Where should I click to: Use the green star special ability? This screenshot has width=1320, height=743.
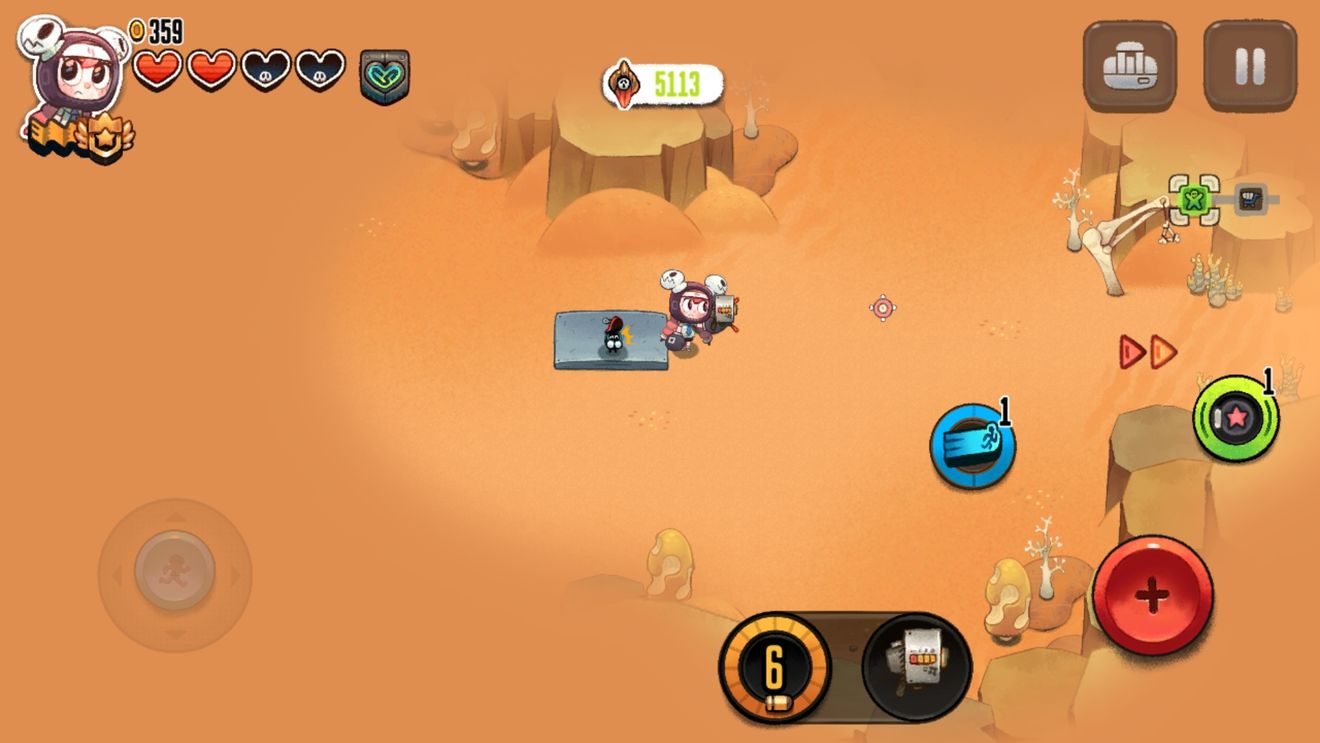coord(1236,418)
